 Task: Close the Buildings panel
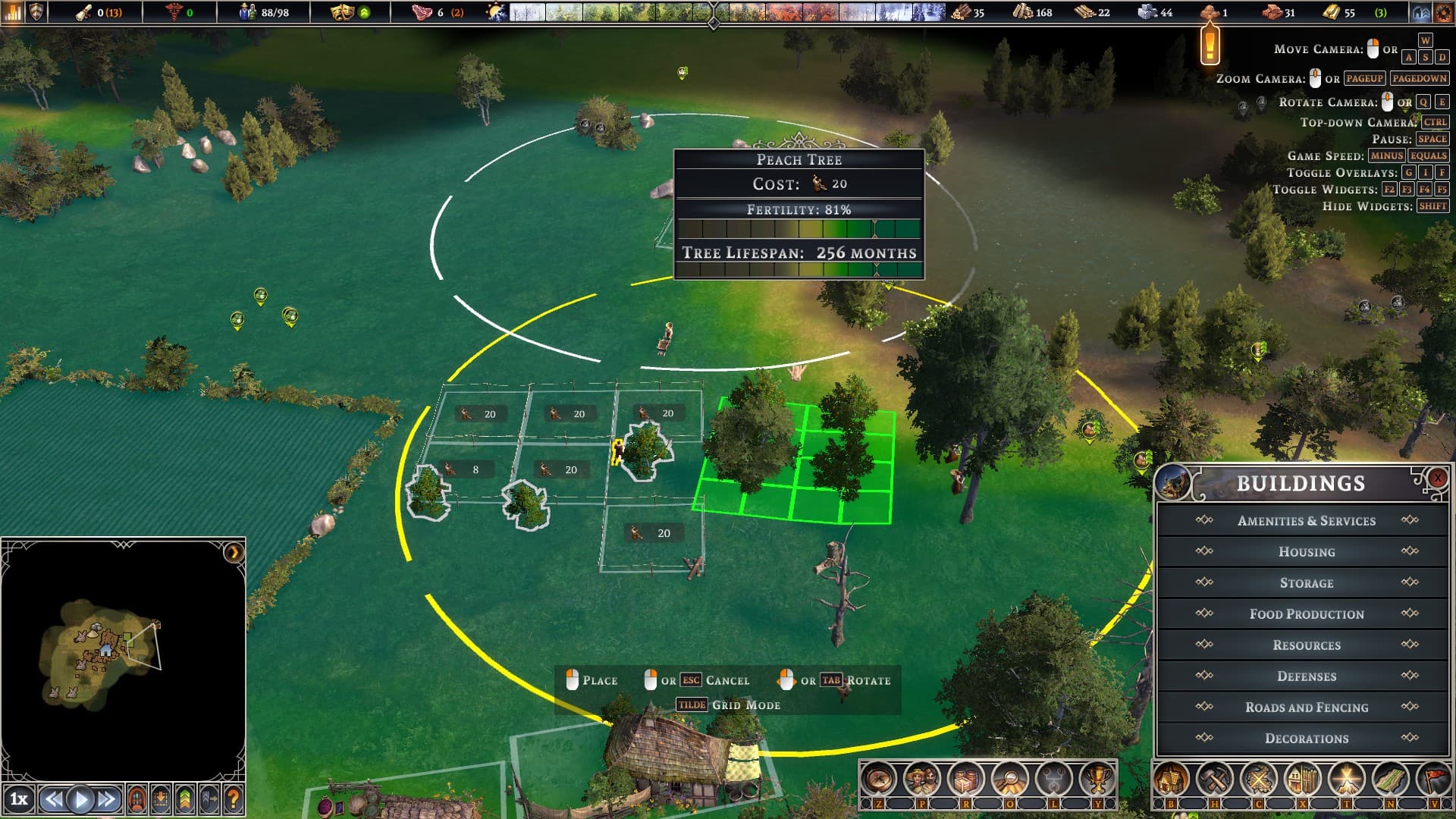(x=1437, y=478)
